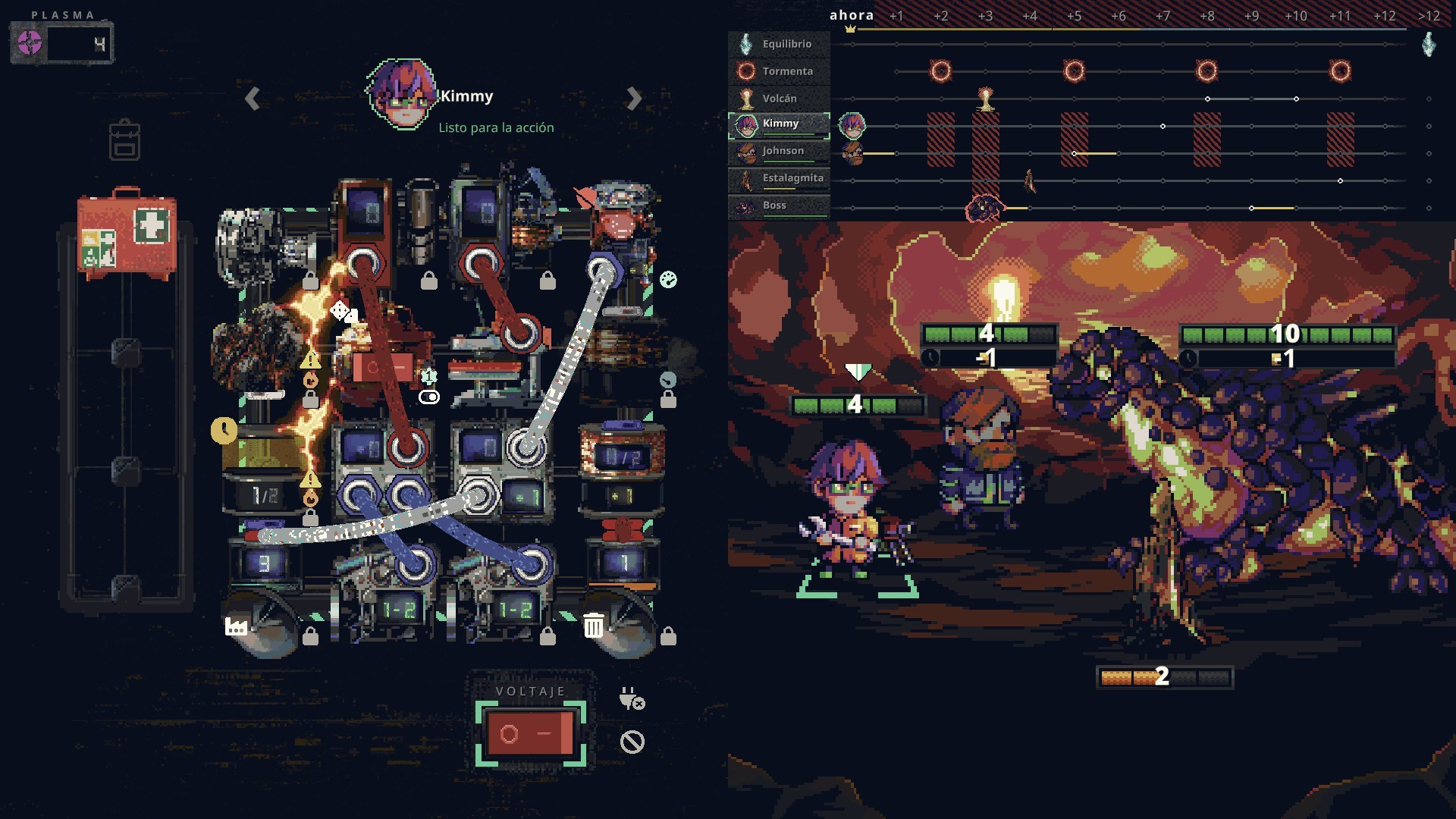Click the unplug cables icon
This screenshot has width=1456, height=819.
tap(632, 698)
